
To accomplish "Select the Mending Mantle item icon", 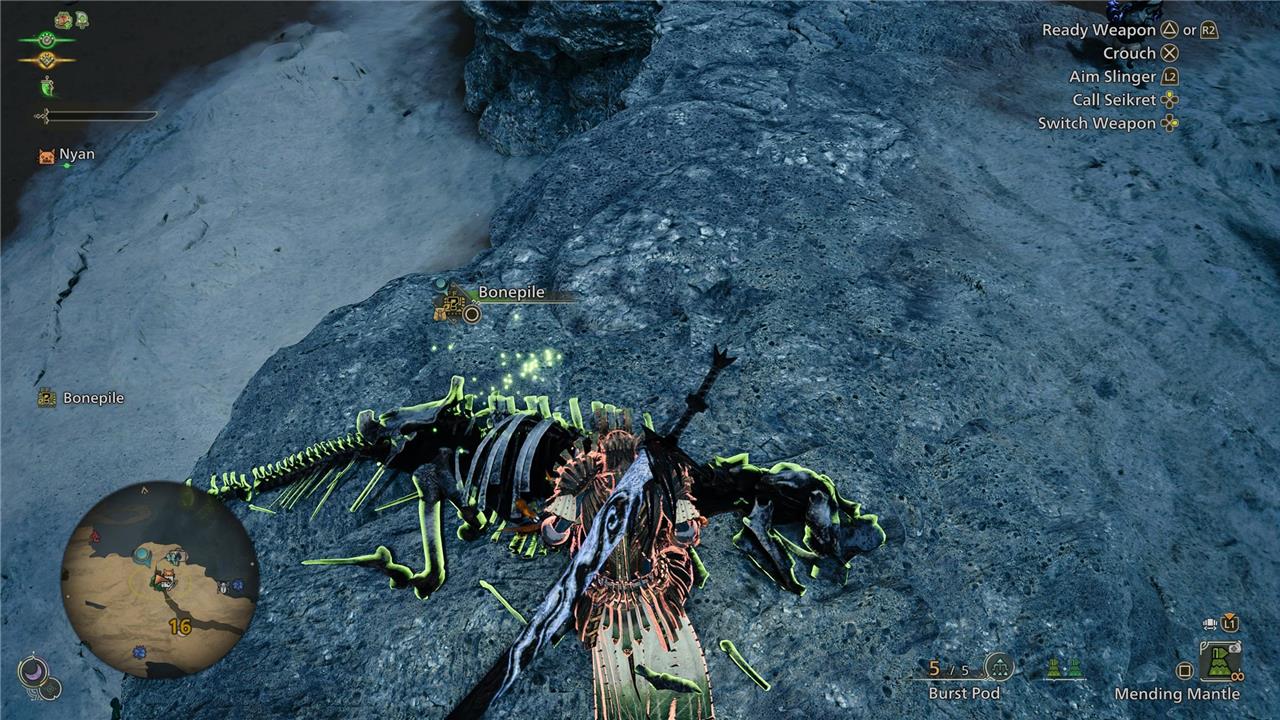I will [1220, 662].
